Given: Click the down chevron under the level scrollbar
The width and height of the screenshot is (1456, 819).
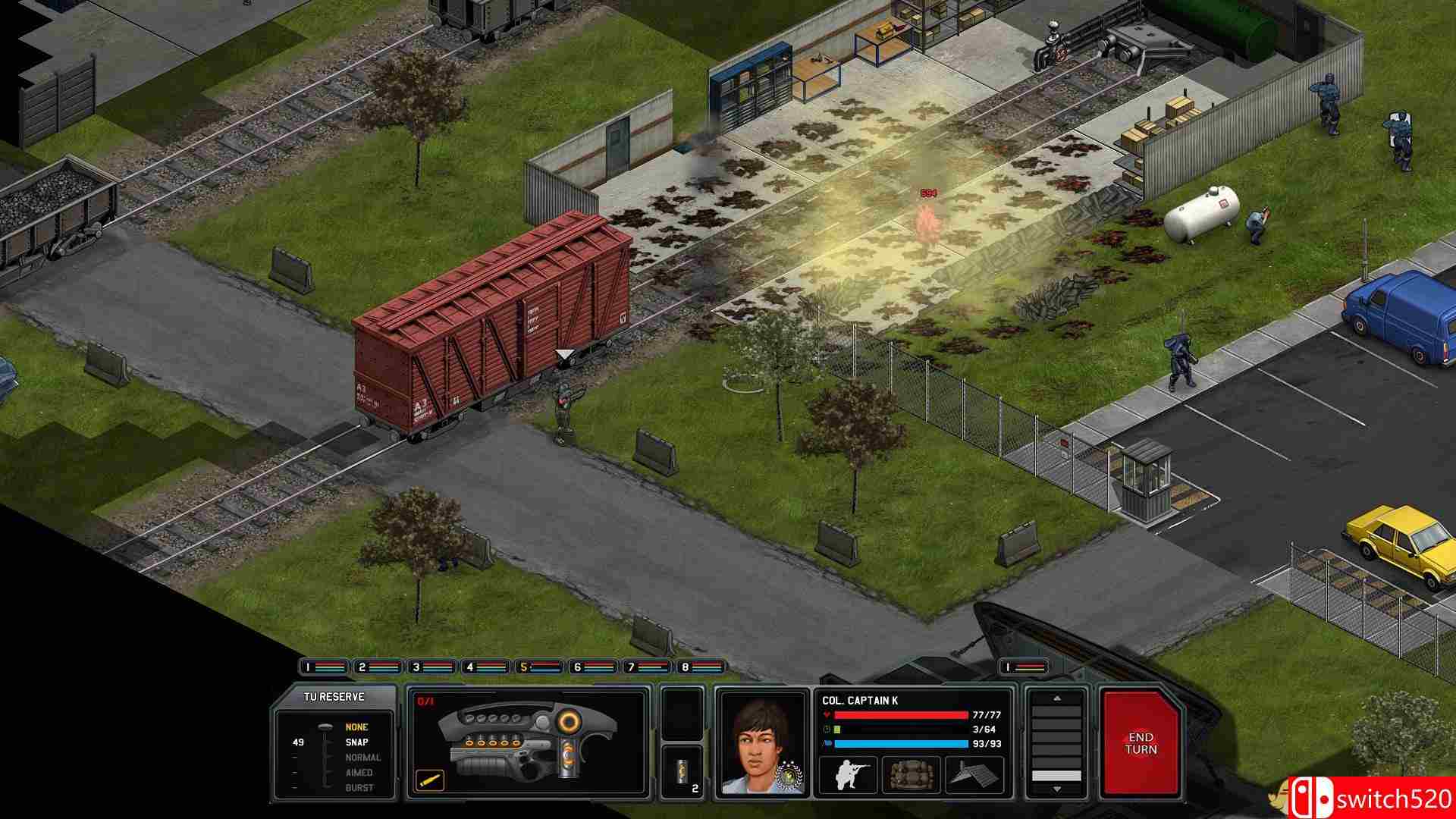Looking at the screenshot, I should click(x=1056, y=790).
